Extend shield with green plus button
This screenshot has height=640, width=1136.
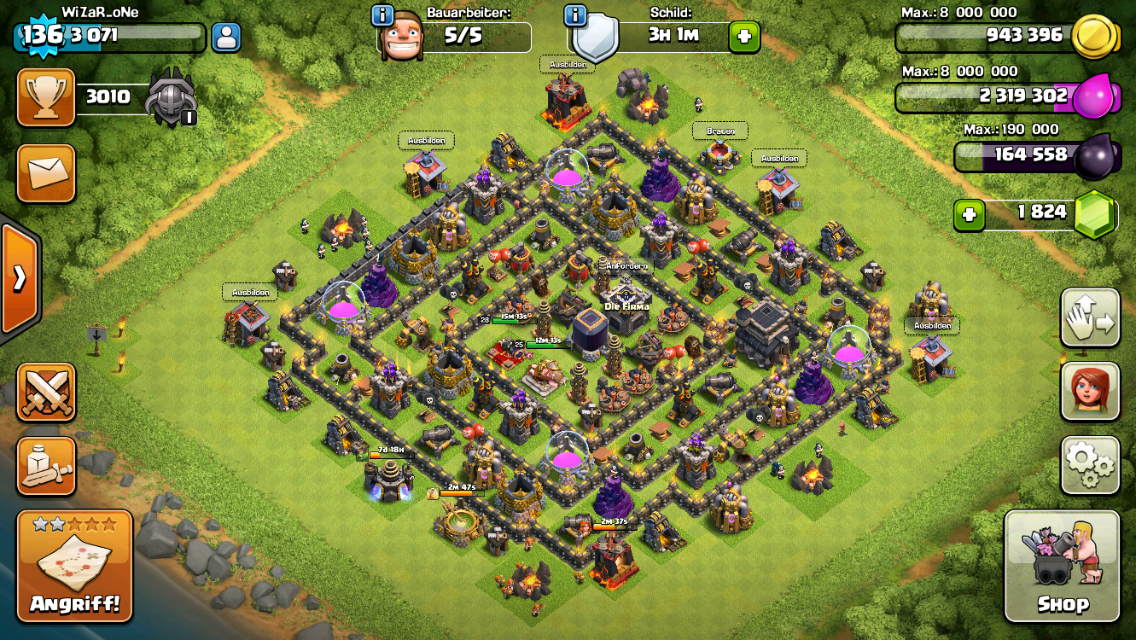[743, 37]
